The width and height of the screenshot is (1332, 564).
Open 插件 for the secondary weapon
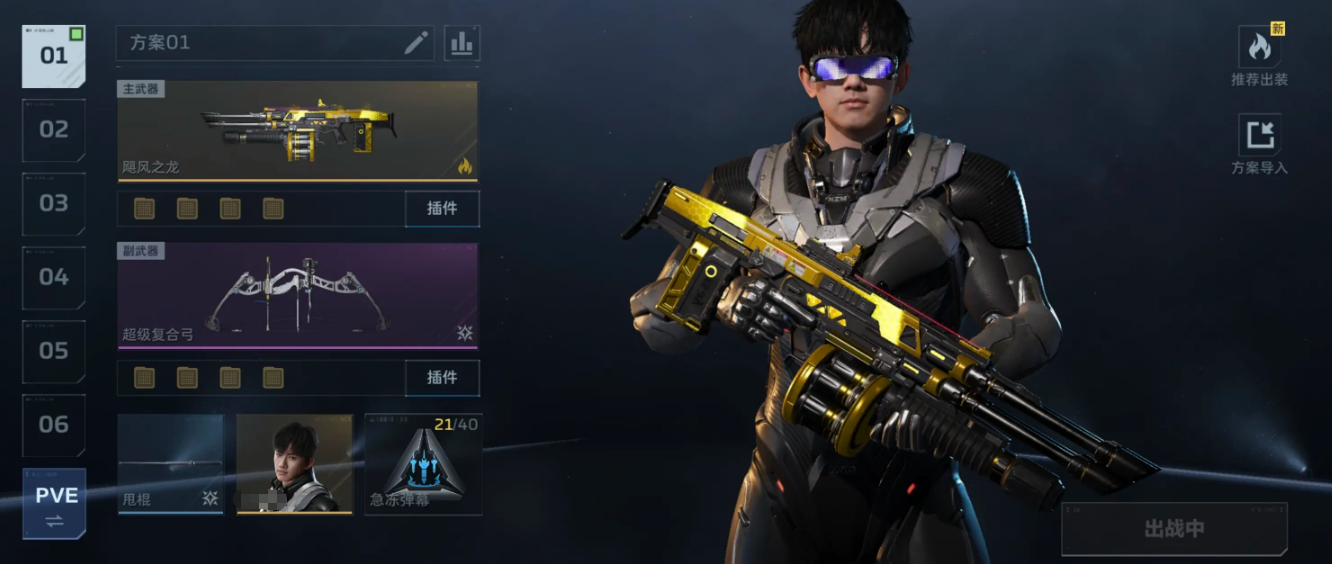(x=442, y=377)
